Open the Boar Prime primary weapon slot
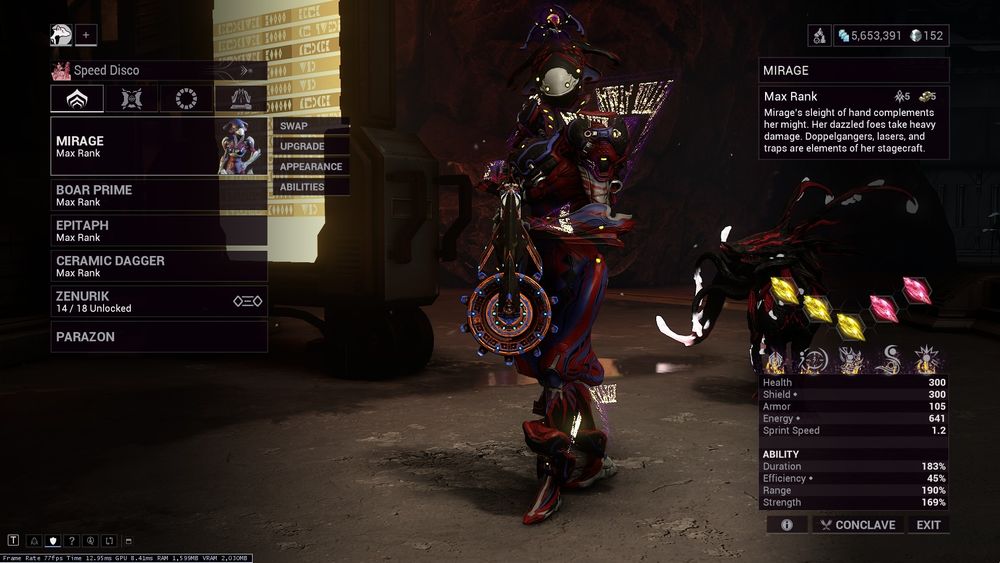Screen dimensions: 1000x563 pos(159,195)
